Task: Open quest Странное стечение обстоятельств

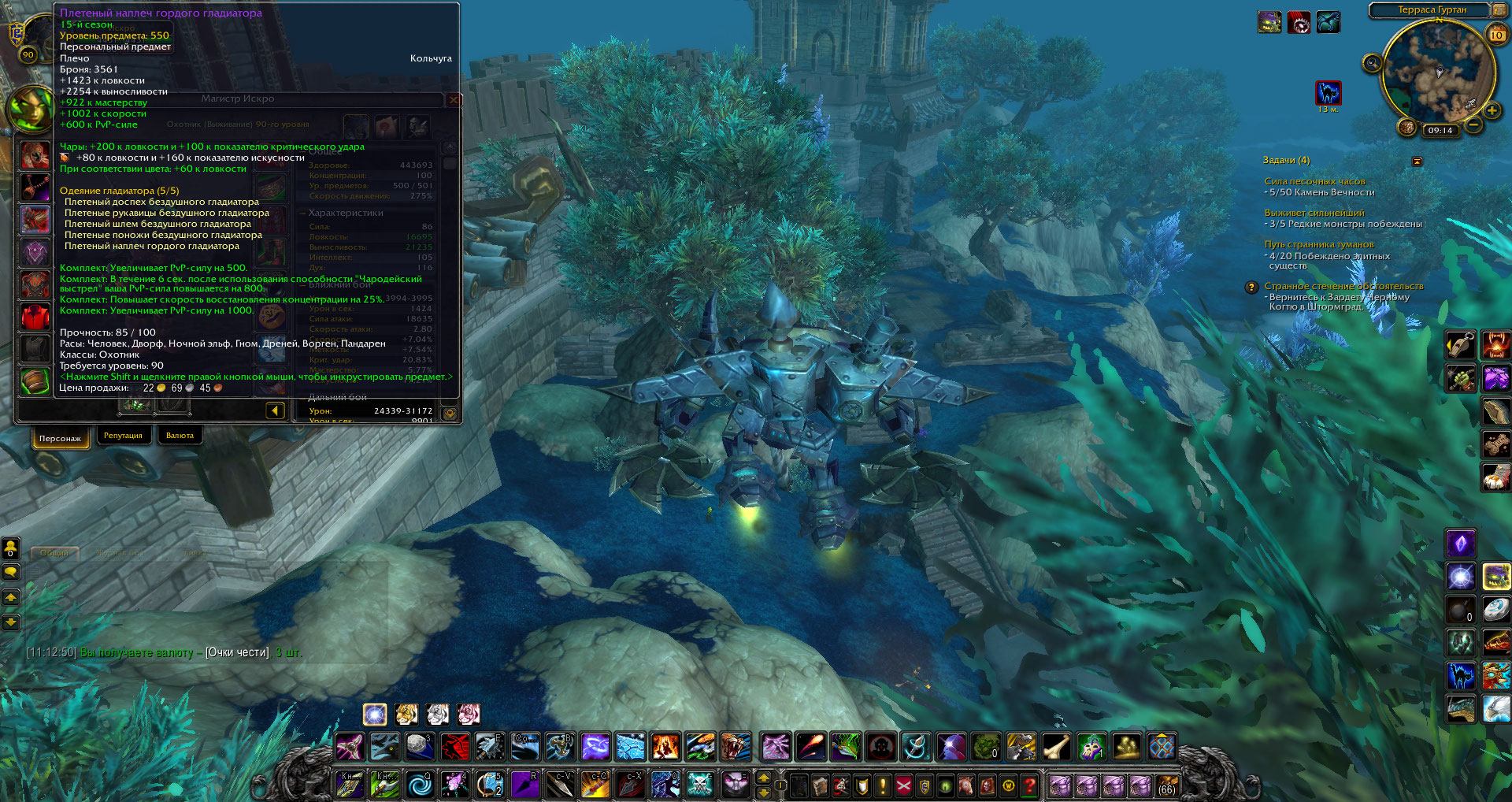Action: point(1343,286)
